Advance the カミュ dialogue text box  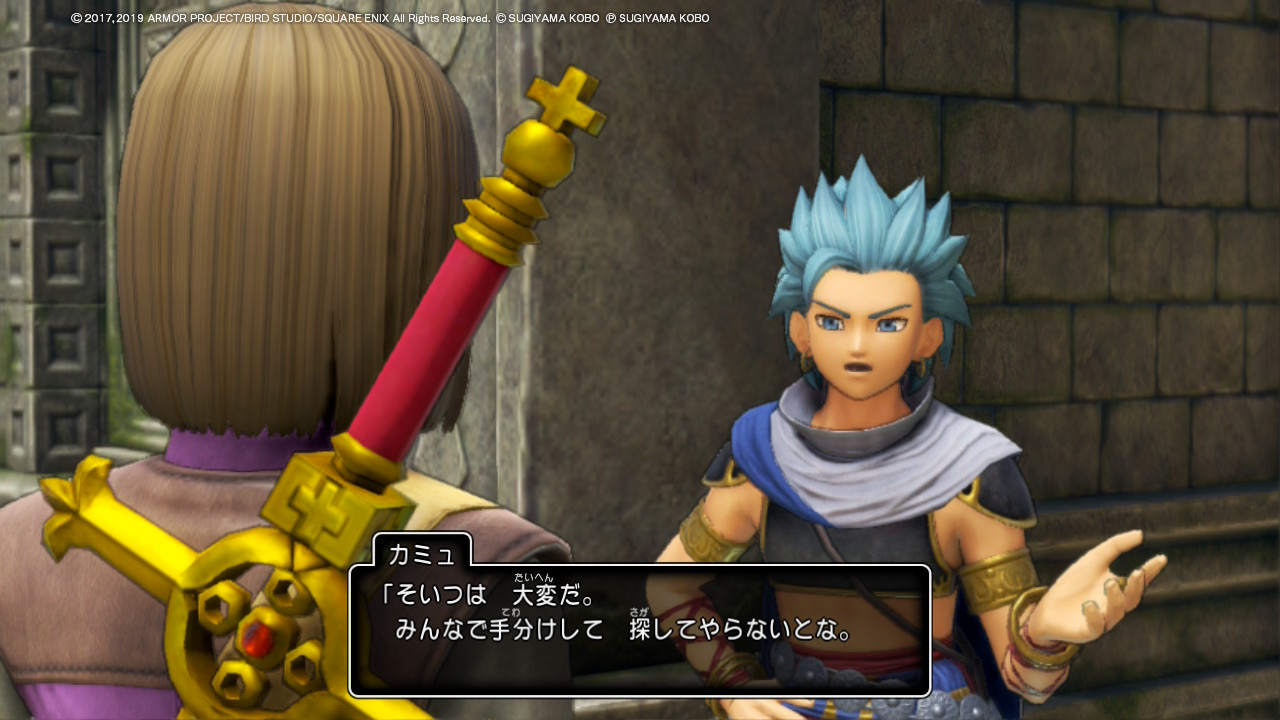coord(640,630)
